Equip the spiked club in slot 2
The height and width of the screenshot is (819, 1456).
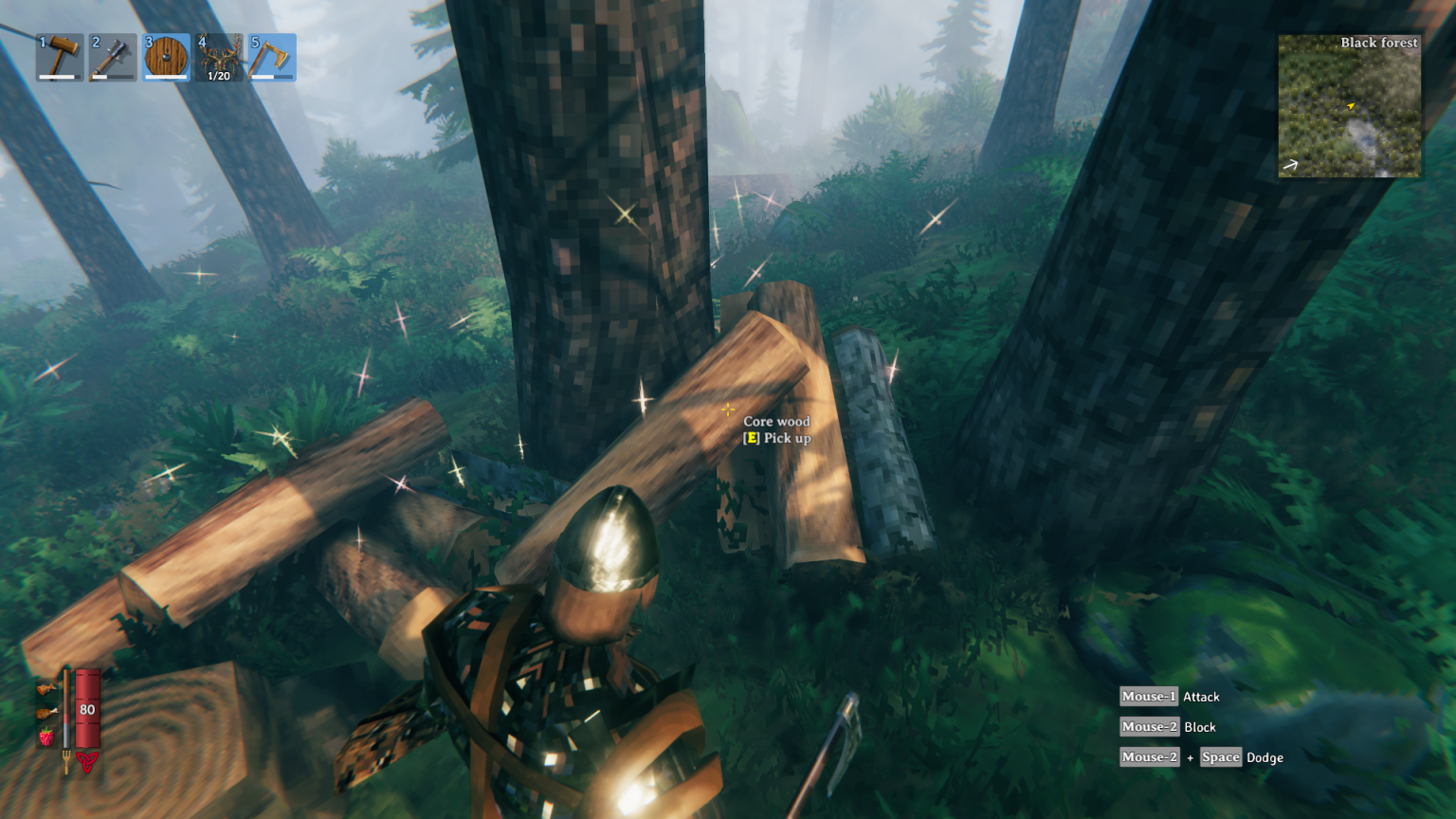113,58
